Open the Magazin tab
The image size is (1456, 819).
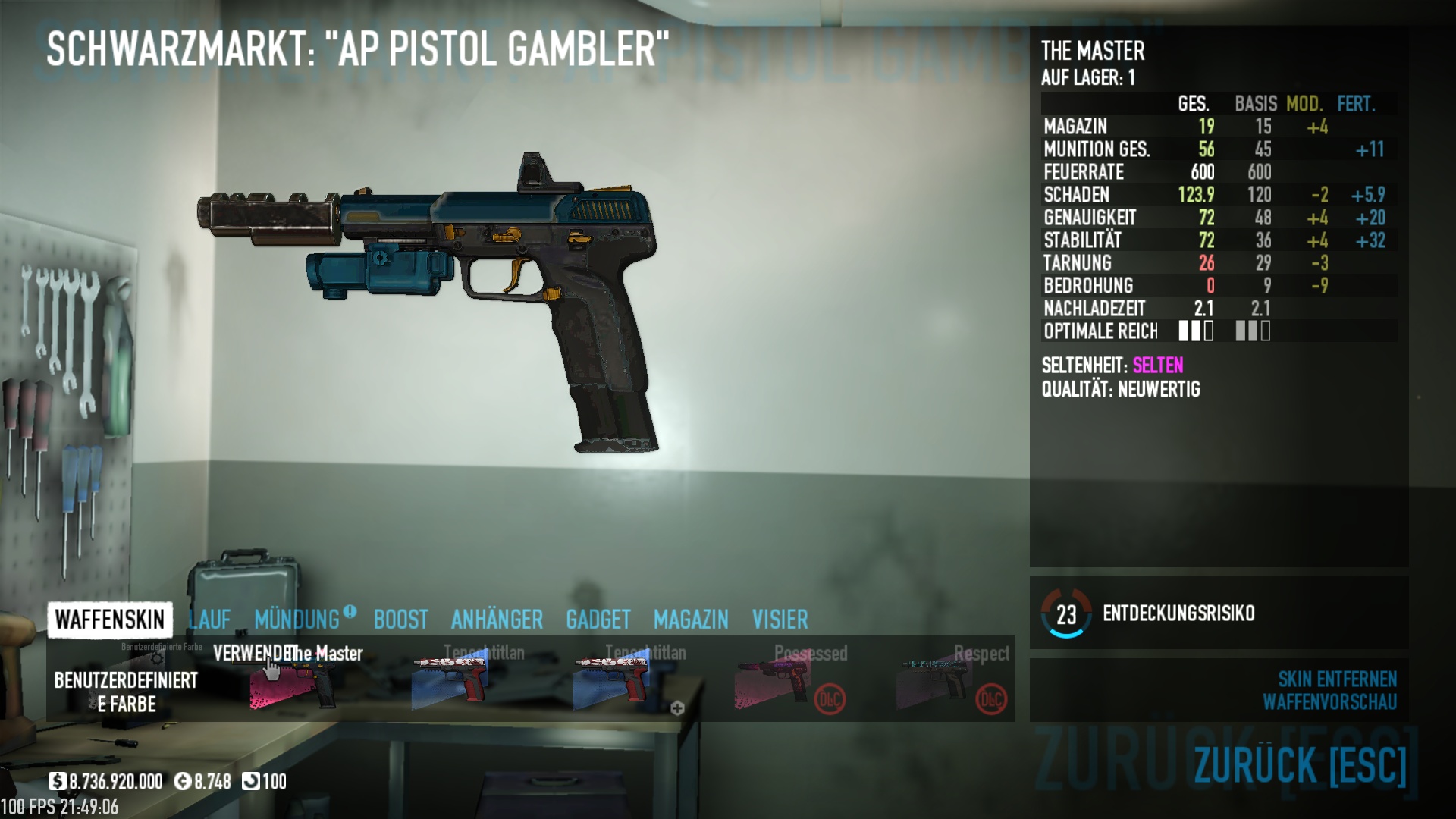(x=690, y=620)
